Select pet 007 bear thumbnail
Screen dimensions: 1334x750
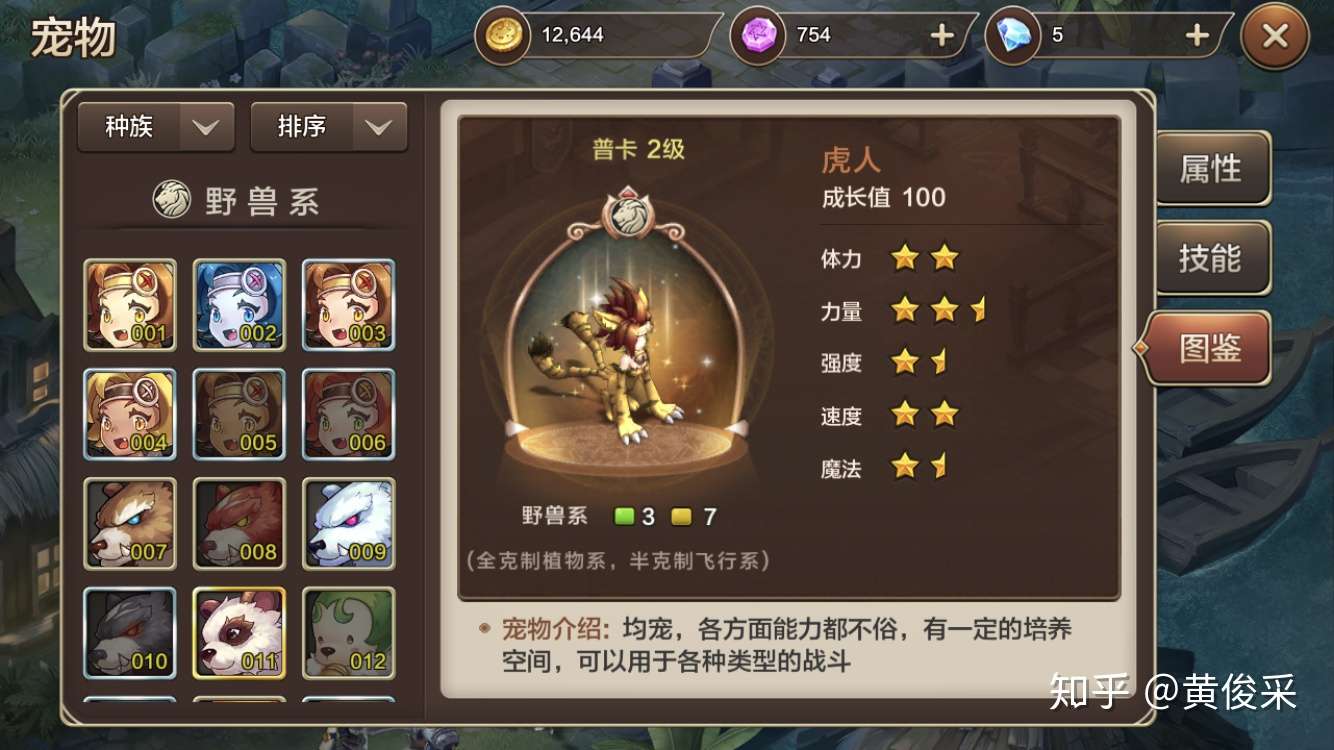tap(130, 522)
